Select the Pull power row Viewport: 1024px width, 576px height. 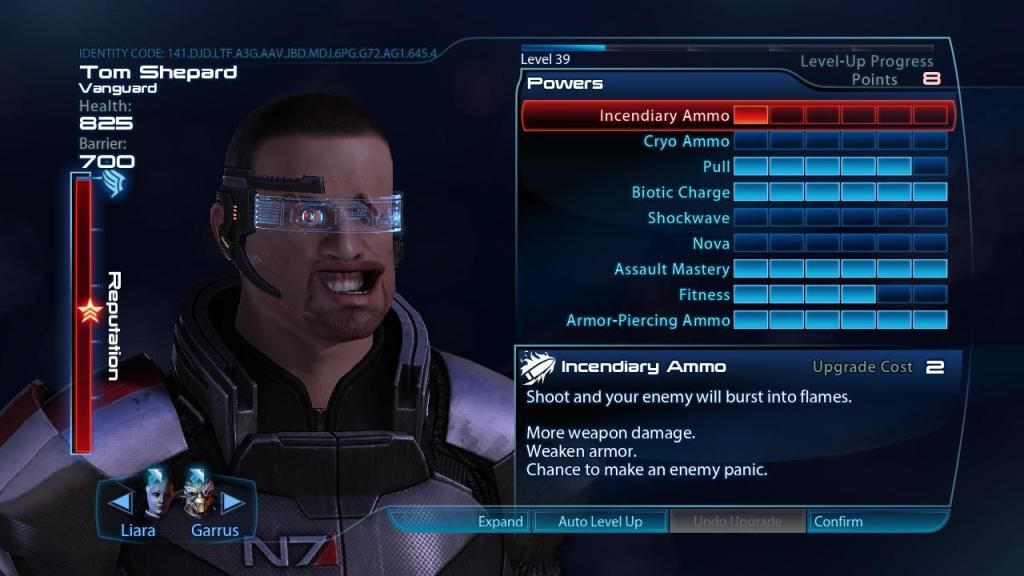[x=716, y=166]
